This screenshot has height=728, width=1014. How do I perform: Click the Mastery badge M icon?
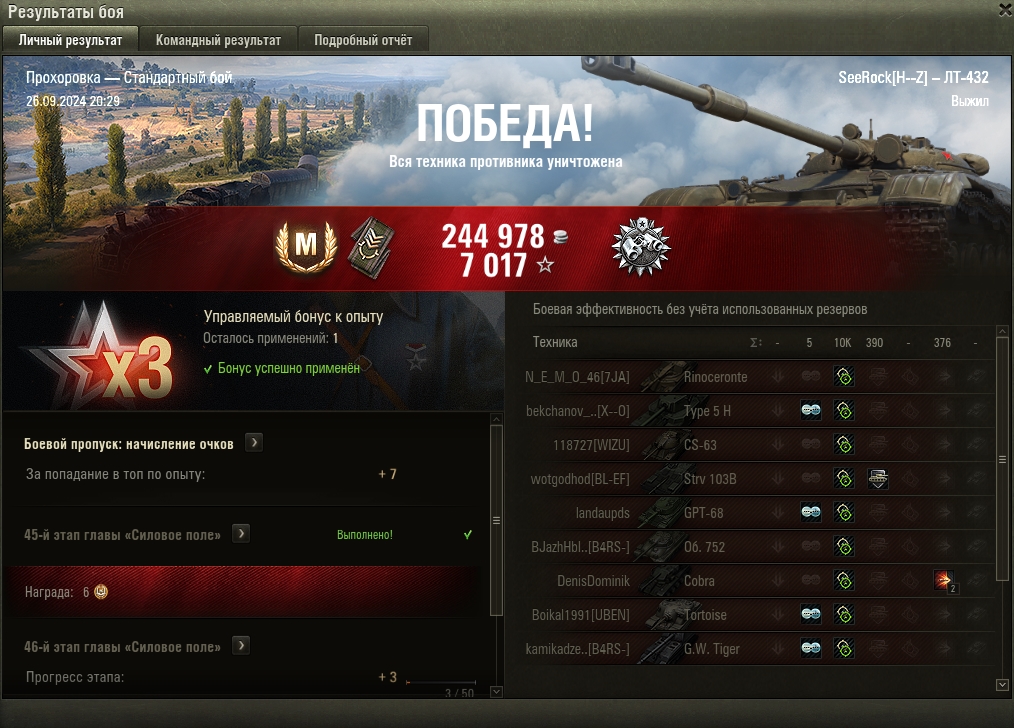point(305,243)
